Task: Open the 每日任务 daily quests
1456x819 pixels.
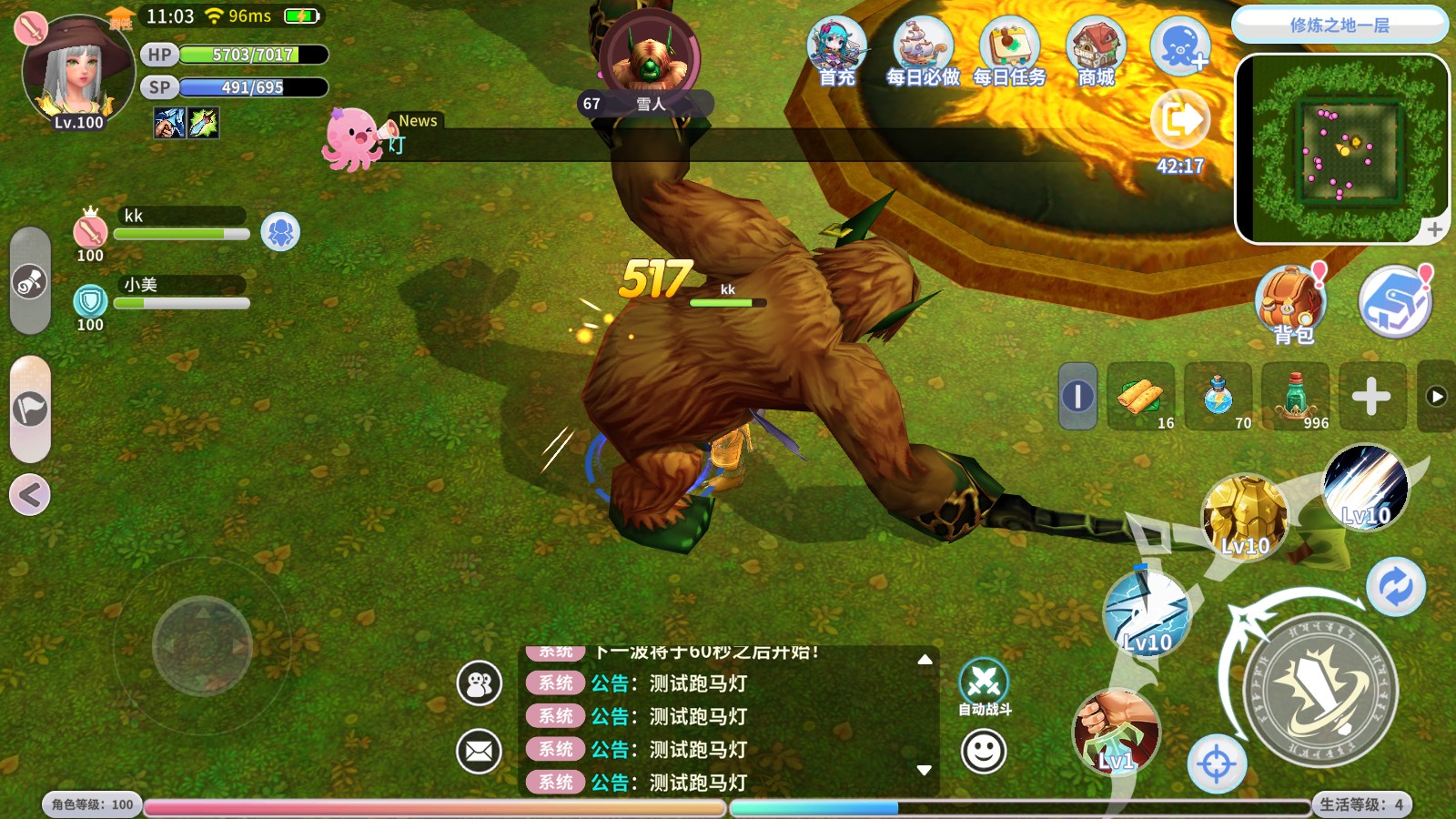Action: pos(1008,52)
